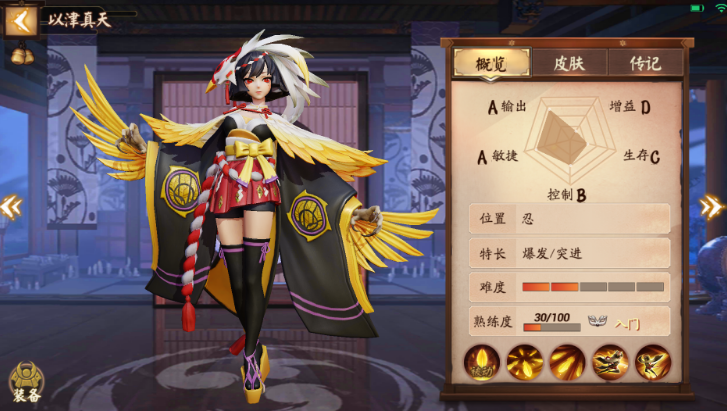727x411 pixels.
Task: View the winged leap ultimate skill icon
Action: [x=652, y=362]
